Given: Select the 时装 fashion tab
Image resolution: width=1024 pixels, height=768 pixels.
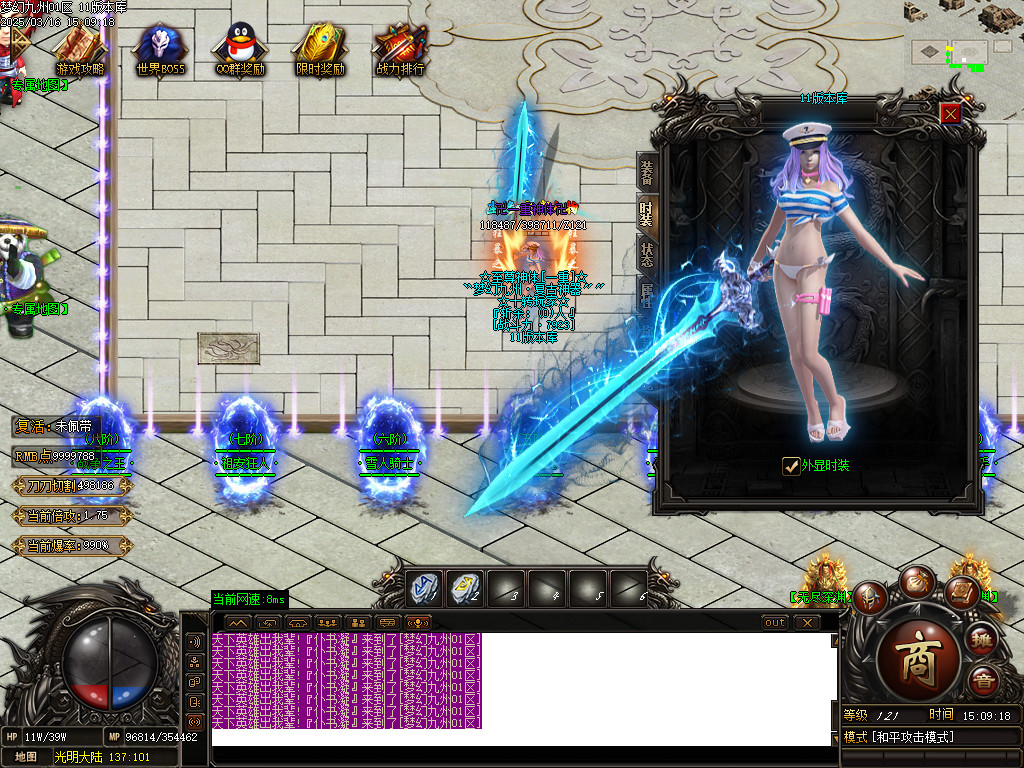Looking at the screenshot, I should click(x=646, y=213).
